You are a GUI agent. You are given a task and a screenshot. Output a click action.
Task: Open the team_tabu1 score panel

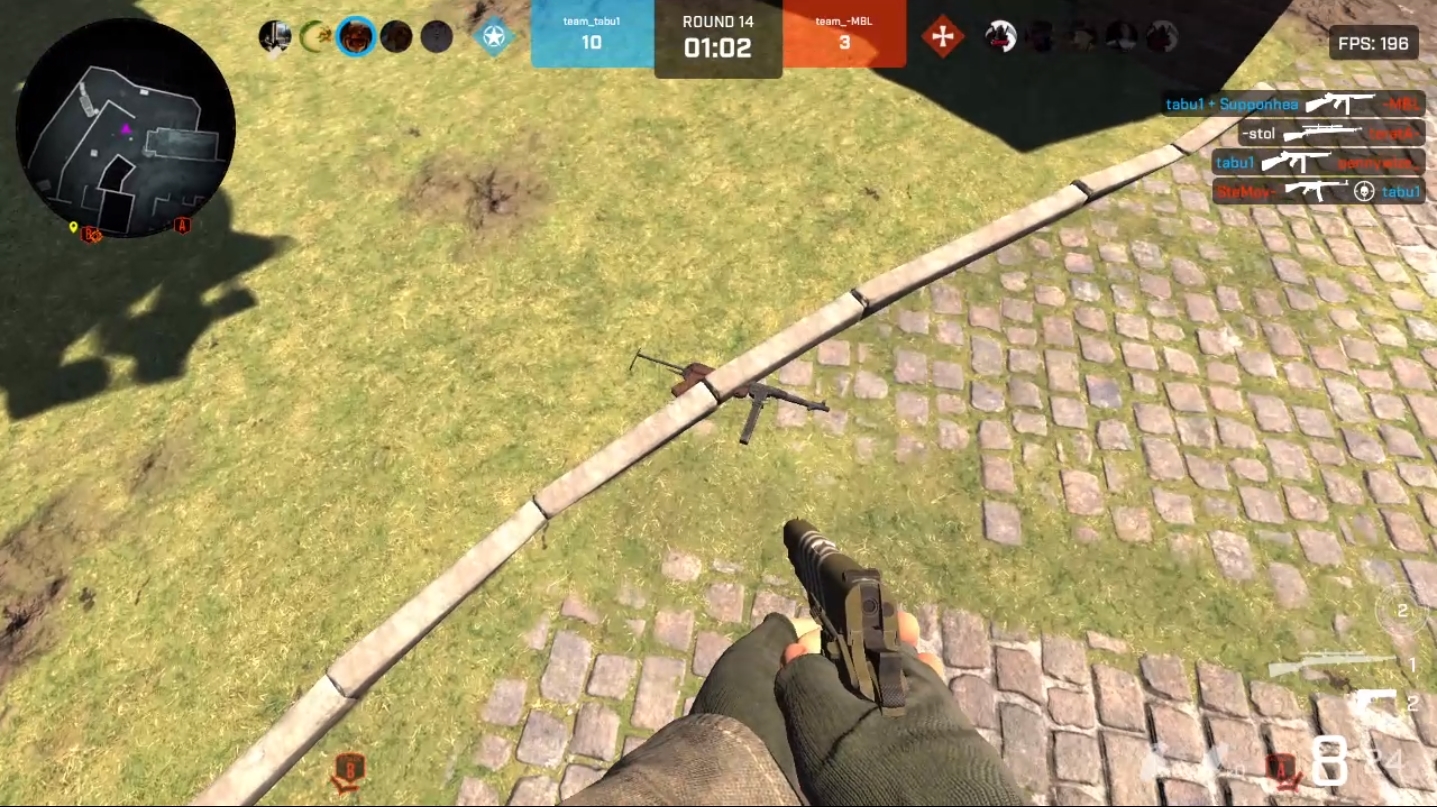(592, 33)
